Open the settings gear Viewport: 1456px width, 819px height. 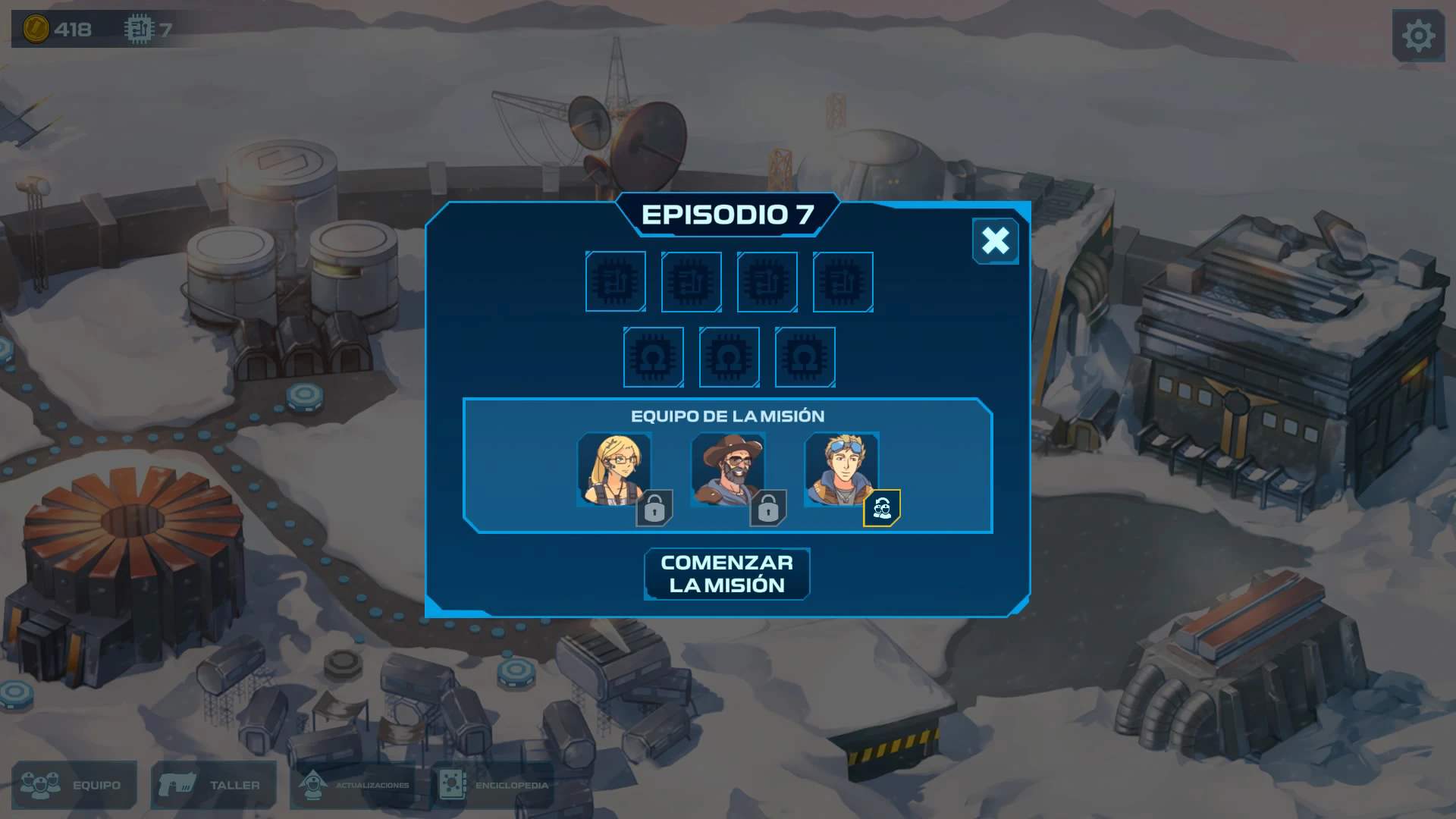tap(1418, 36)
